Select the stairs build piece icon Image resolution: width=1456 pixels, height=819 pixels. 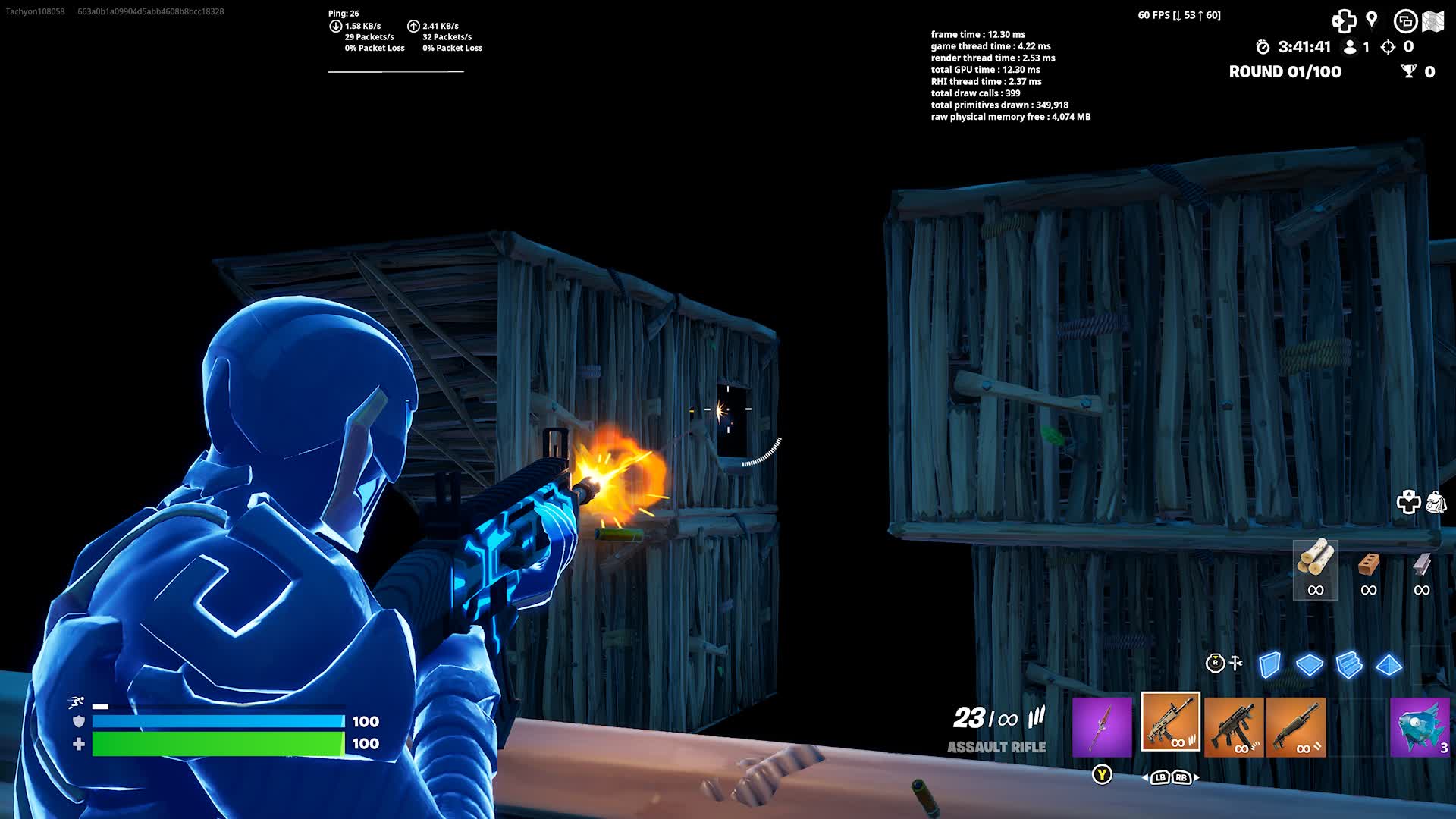click(x=1348, y=664)
